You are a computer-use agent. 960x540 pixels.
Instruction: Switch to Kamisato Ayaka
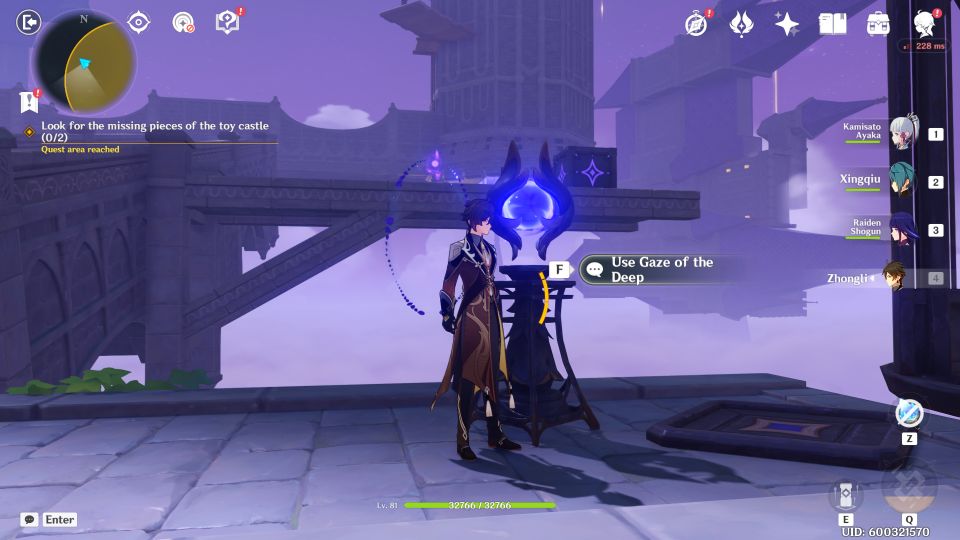click(902, 134)
